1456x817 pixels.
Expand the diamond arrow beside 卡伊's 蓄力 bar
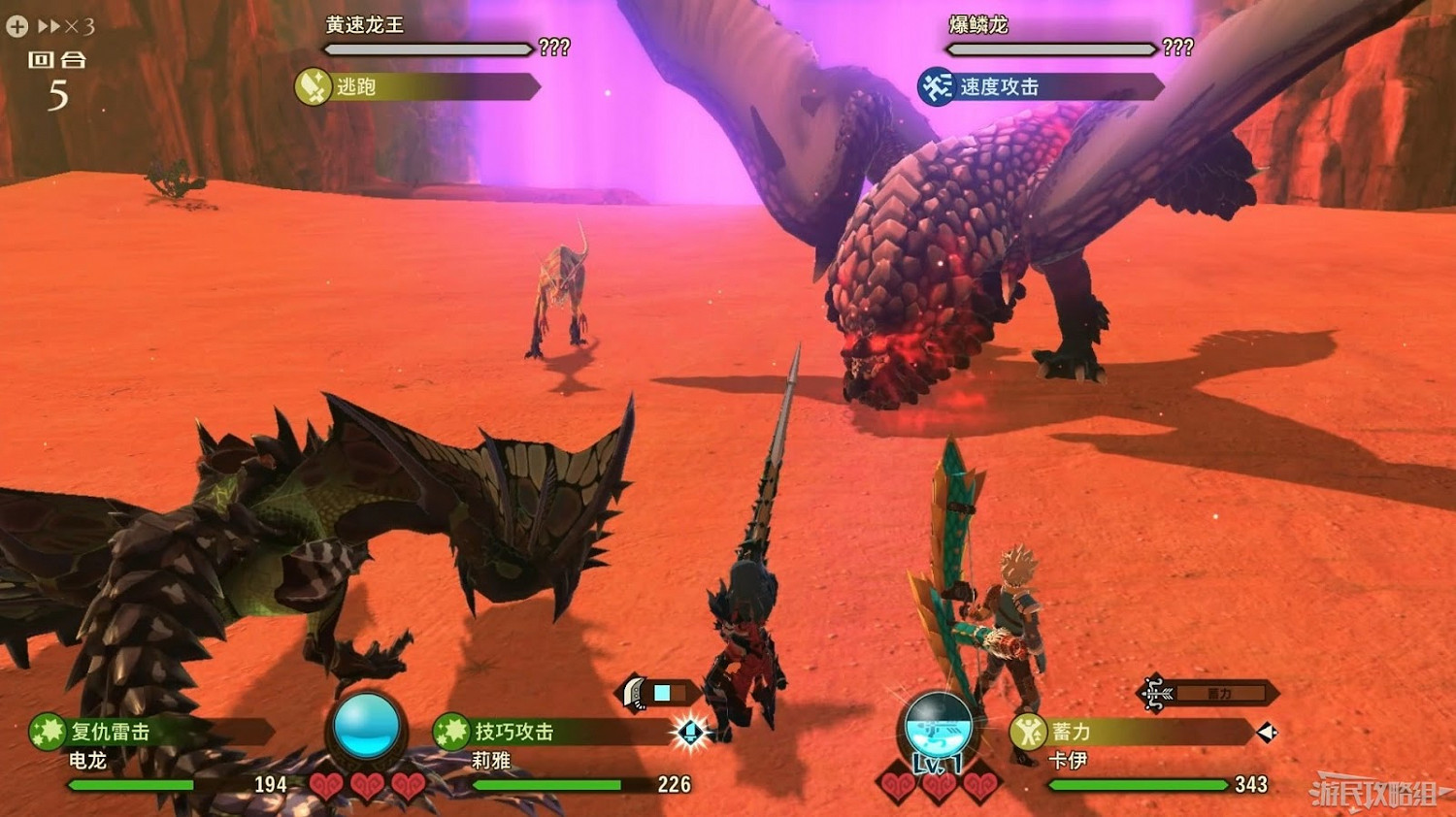tap(1264, 731)
